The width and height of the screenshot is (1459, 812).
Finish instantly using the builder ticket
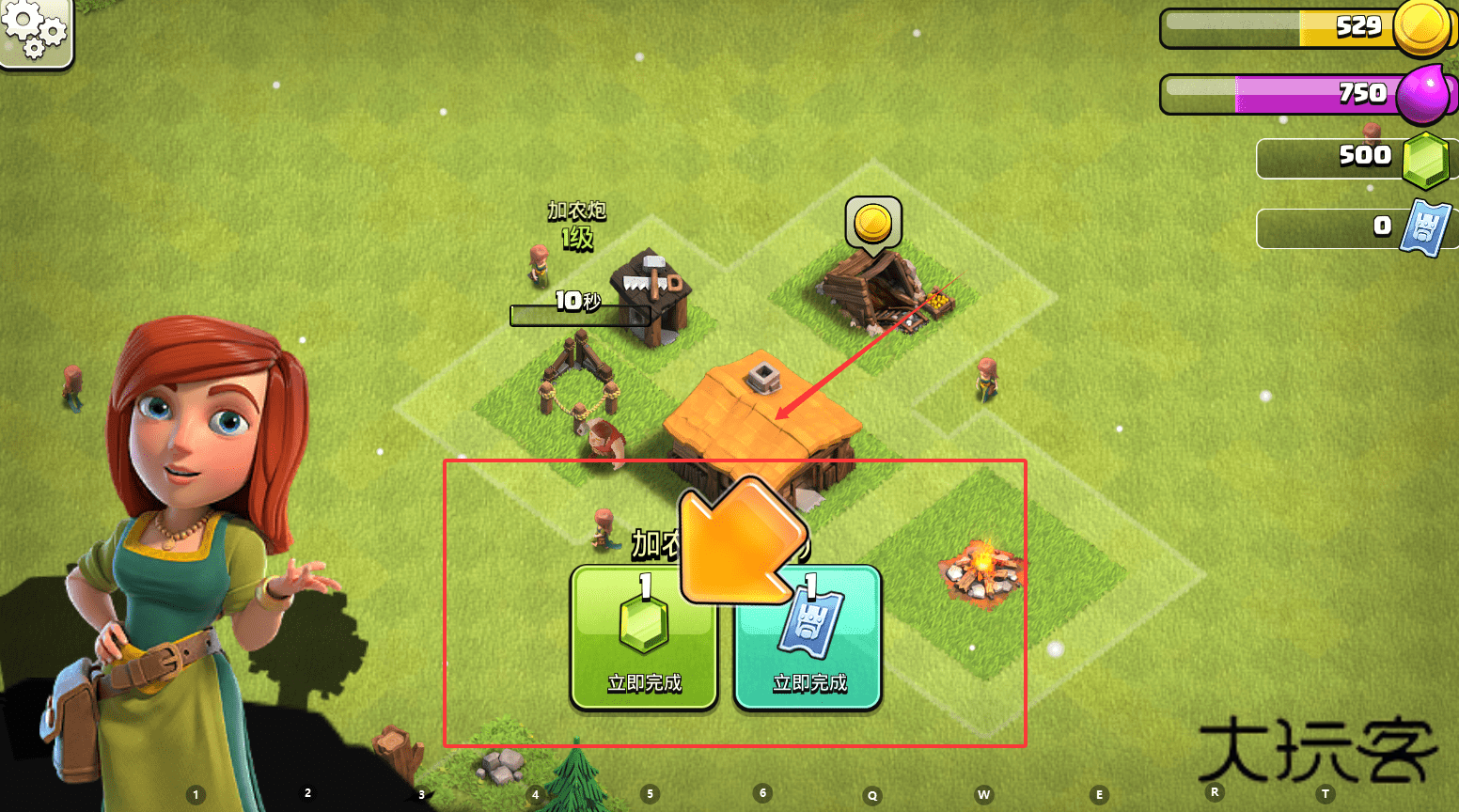809,637
